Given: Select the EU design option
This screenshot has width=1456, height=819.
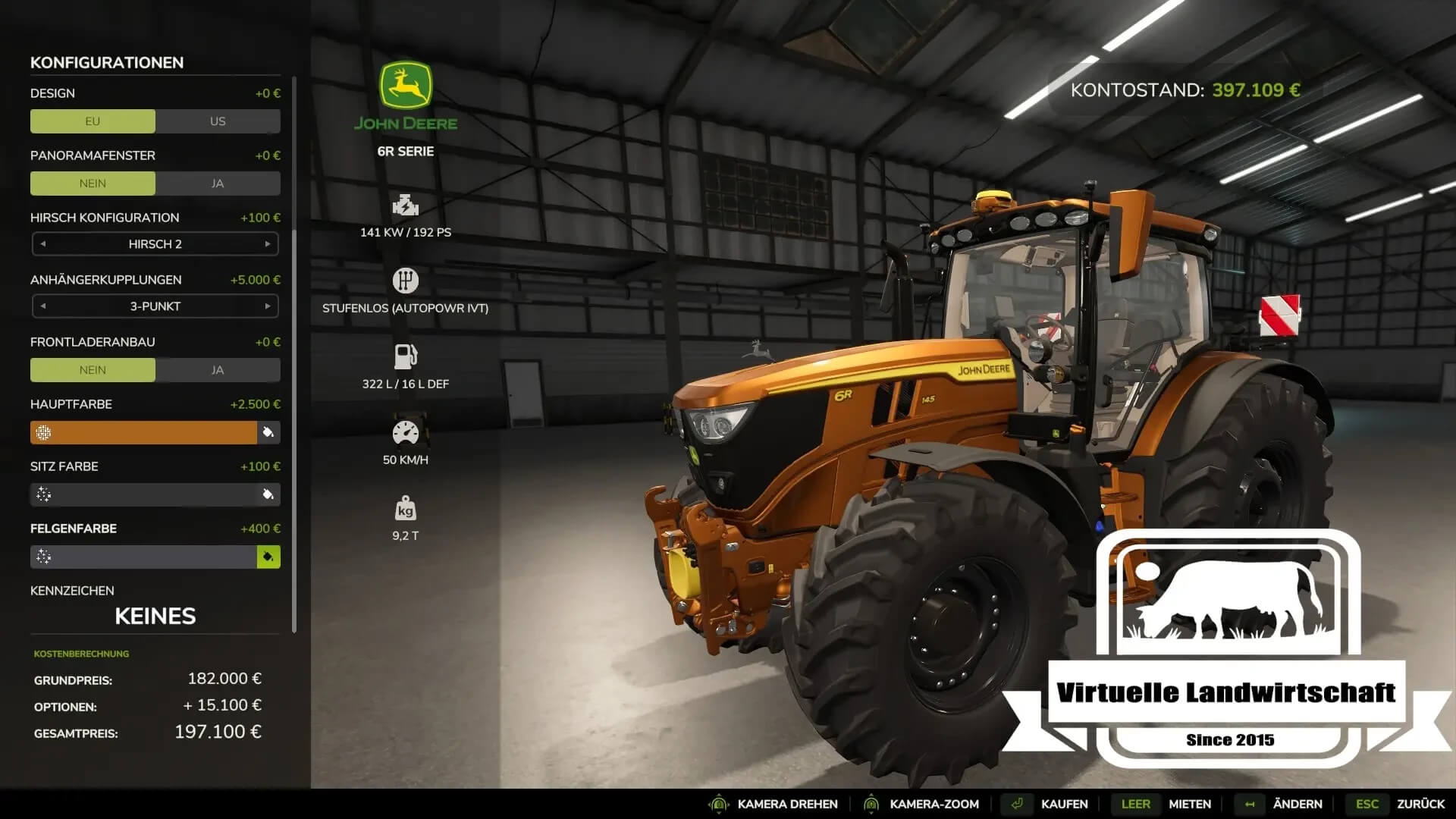Looking at the screenshot, I should click(93, 121).
